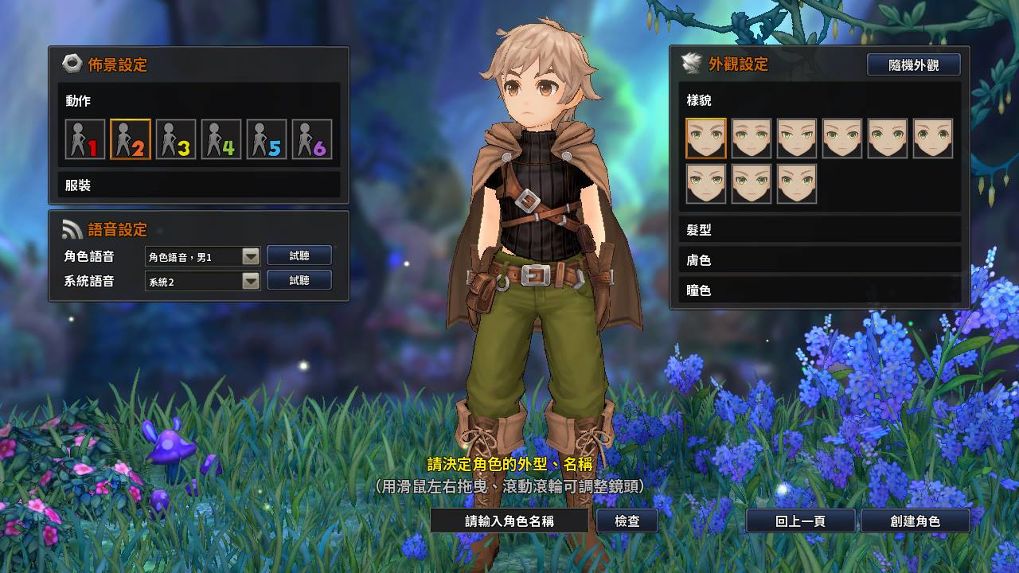Choose the orange pose 2 icon
The height and width of the screenshot is (573, 1019).
coord(130,140)
